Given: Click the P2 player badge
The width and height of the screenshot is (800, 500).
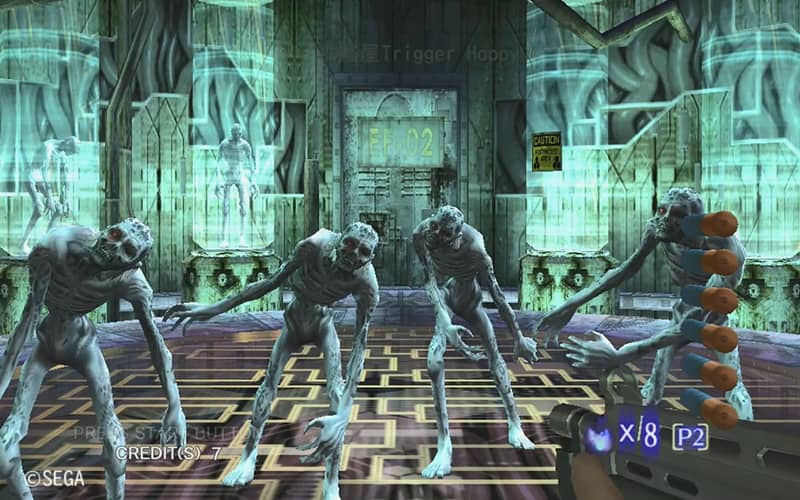Looking at the screenshot, I should pyautogui.click(x=689, y=435).
